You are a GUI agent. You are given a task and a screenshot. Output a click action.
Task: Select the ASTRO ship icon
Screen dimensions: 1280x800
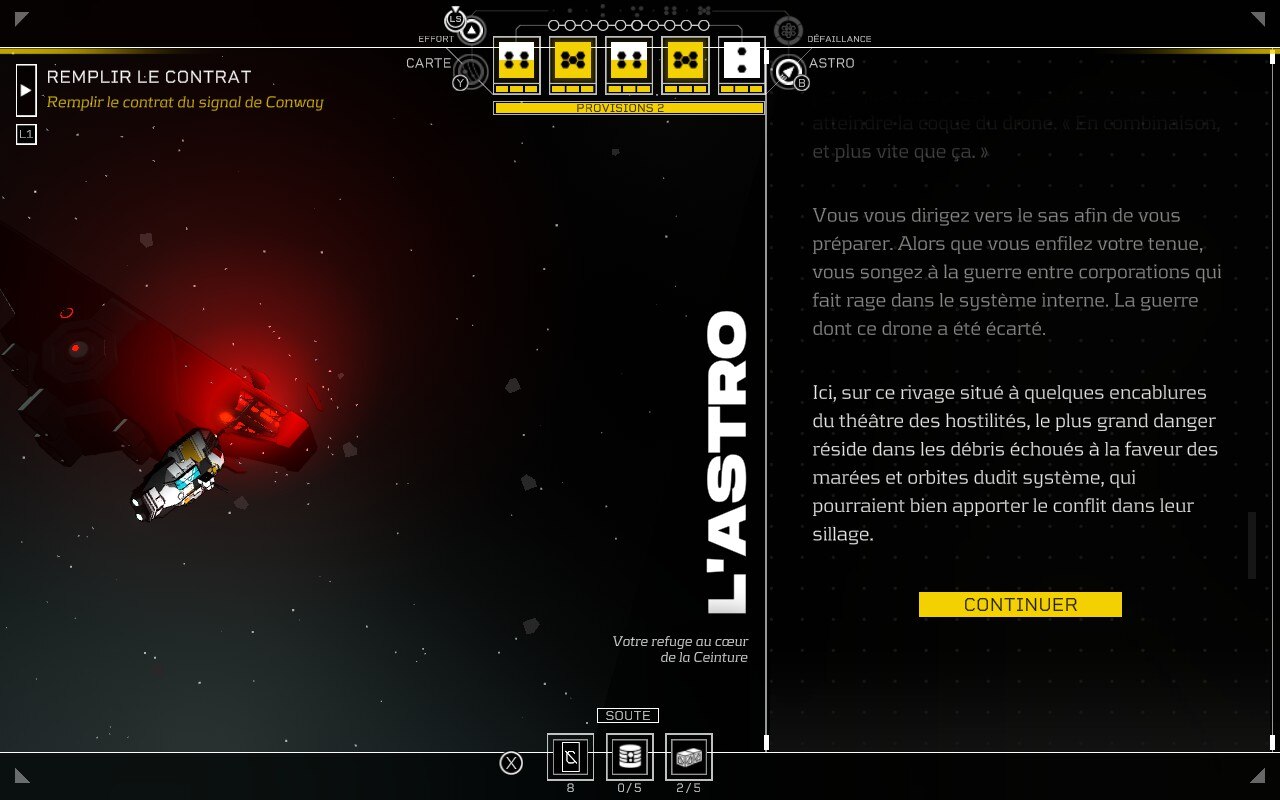click(x=789, y=70)
